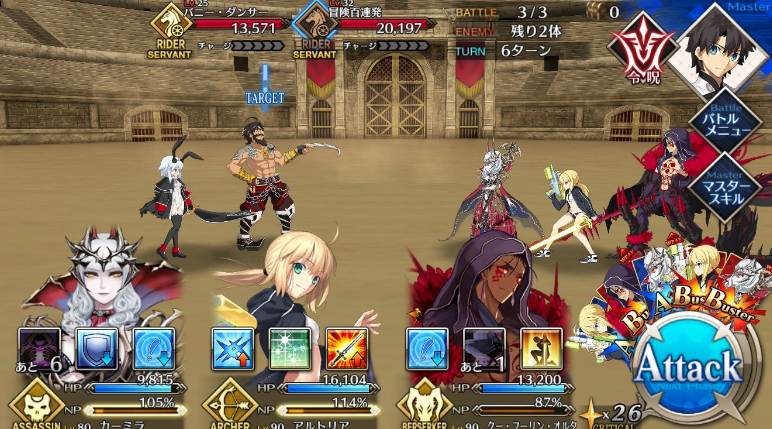Use Artoria's green sparkle skill
Image resolution: width=772 pixels, height=429 pixels.
click(x=290, y=348)
